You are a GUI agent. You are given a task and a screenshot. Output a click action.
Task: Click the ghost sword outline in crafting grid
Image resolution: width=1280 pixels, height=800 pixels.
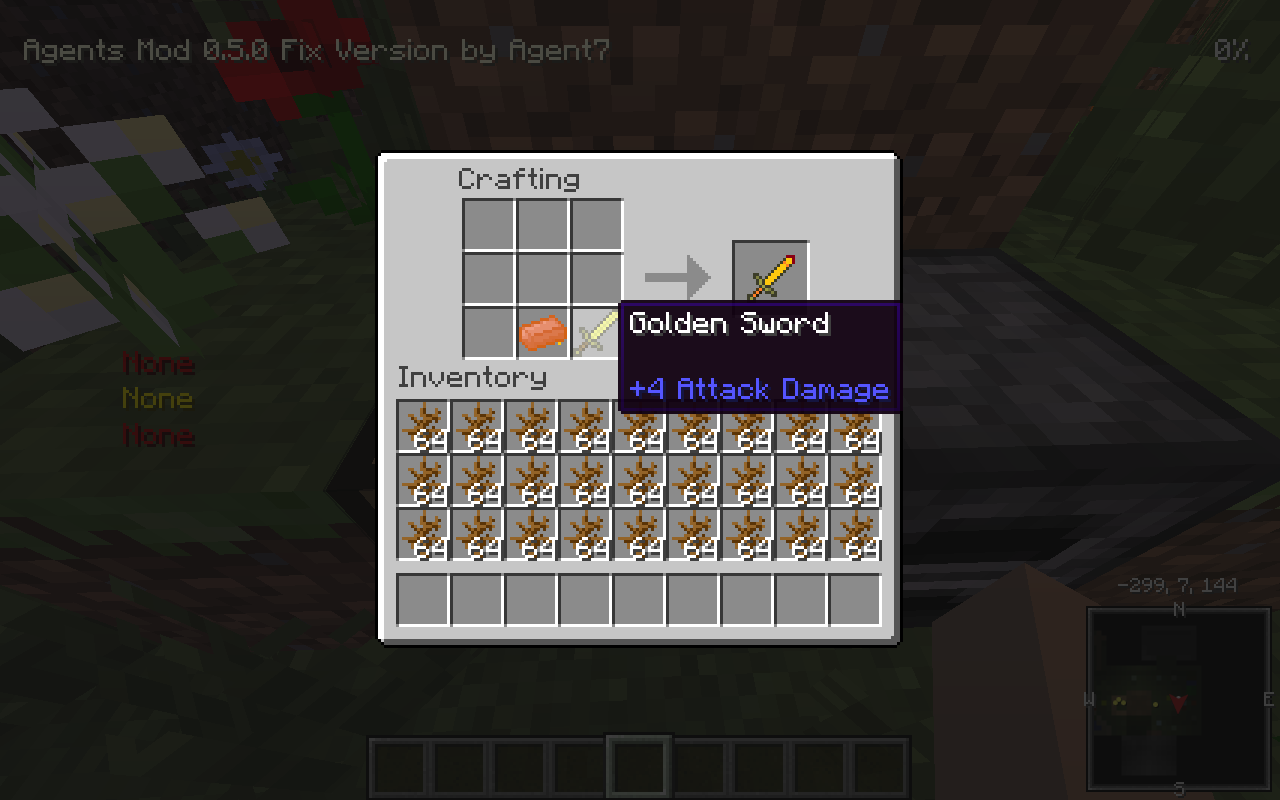coord(596,330)
